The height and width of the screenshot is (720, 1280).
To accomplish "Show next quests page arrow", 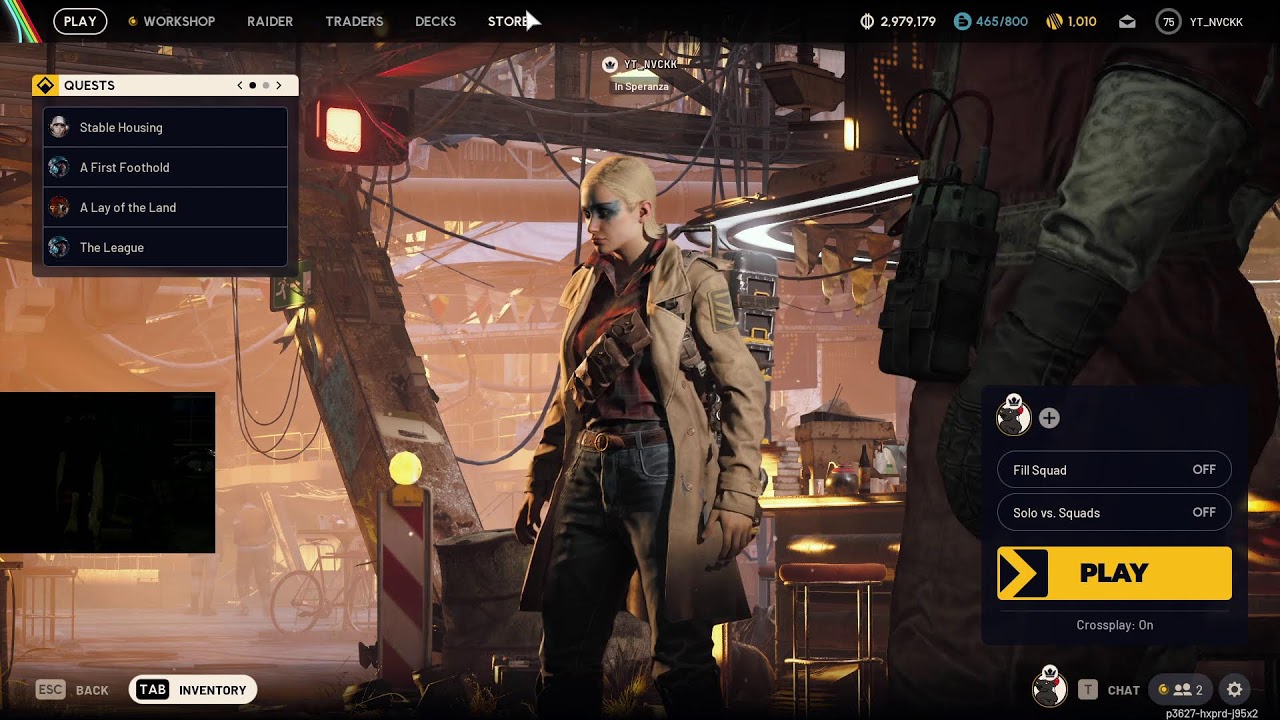I will (279, 85).
